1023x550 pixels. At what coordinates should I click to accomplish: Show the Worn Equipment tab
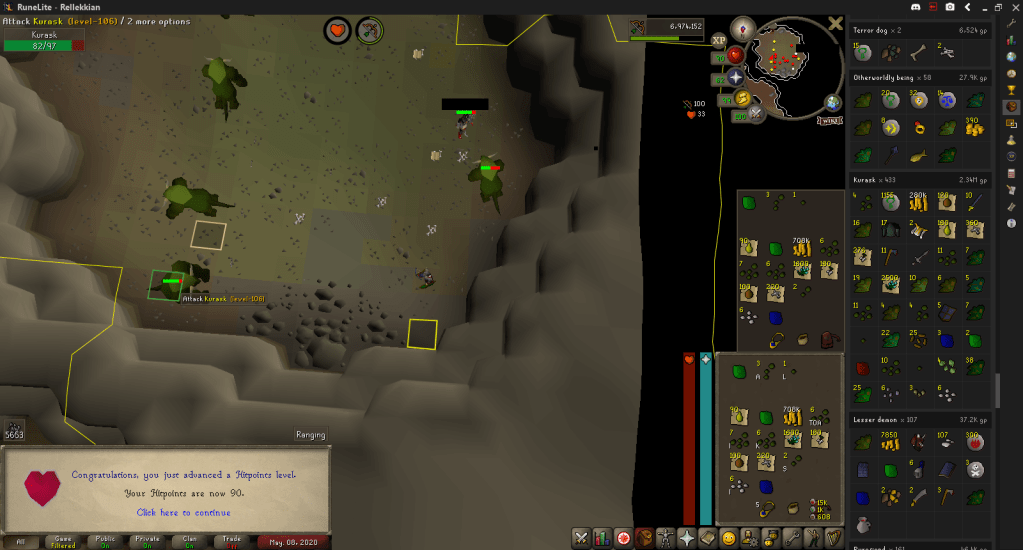665,538
